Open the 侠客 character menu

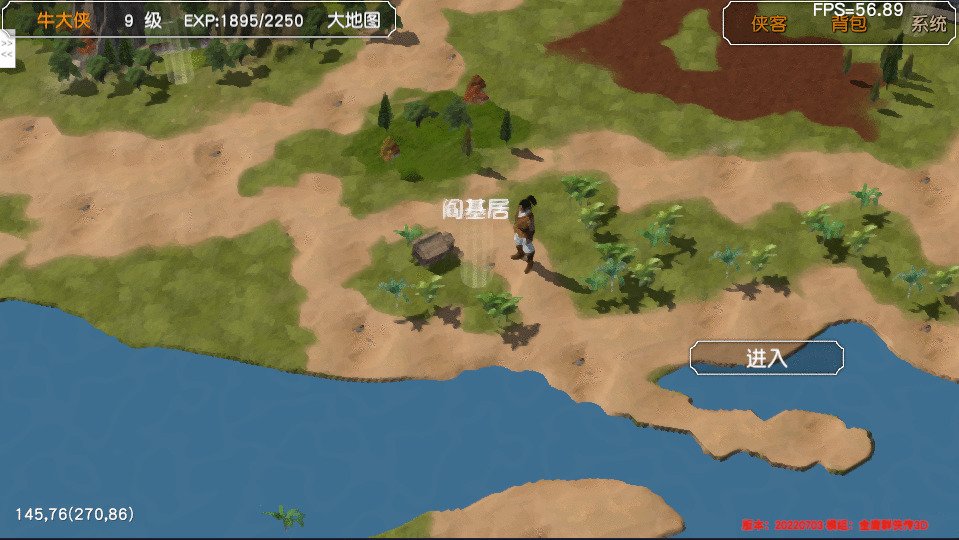(x=769, y=25)
